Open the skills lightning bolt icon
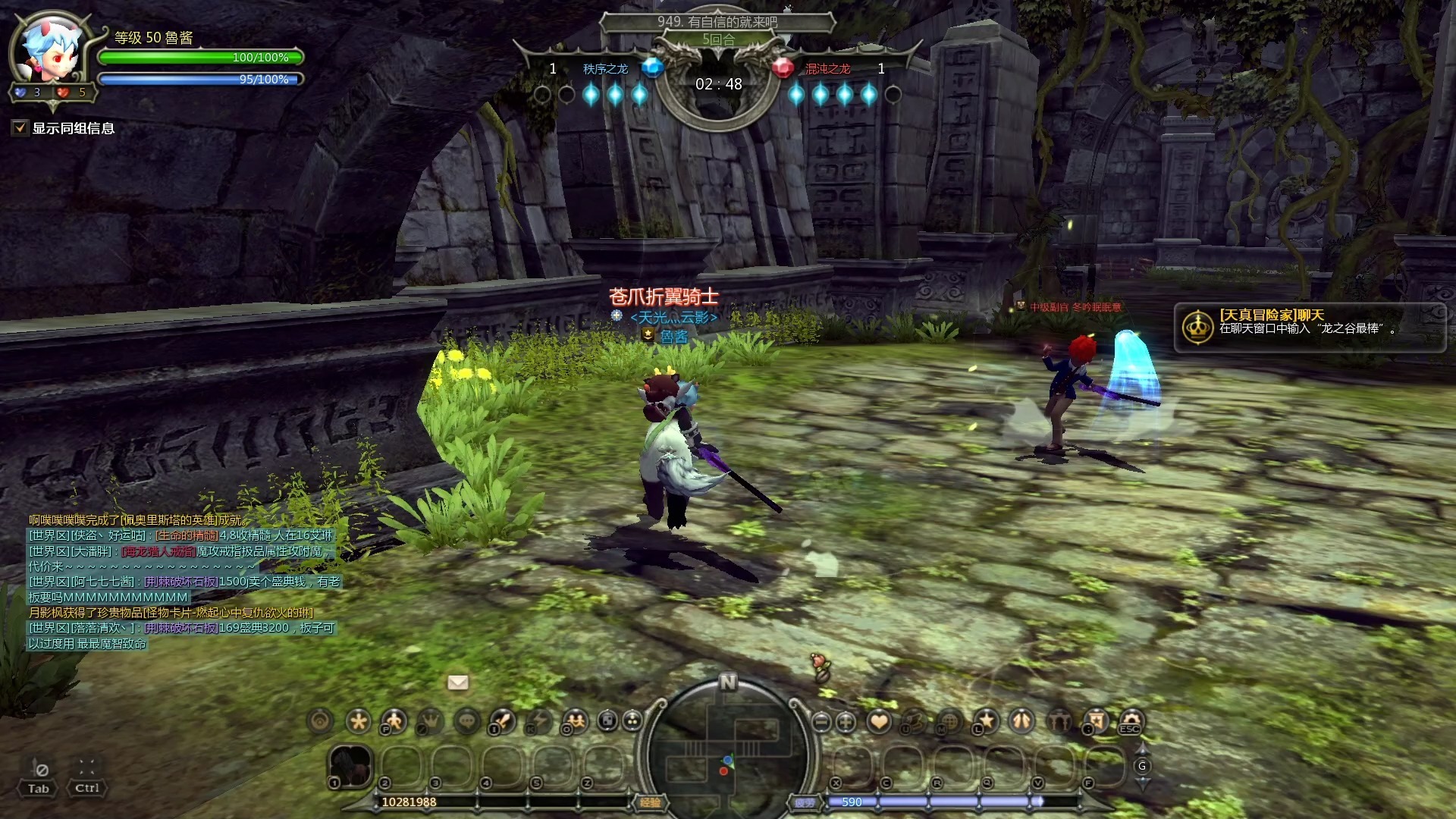Image resolution: width=1456 pixels, height=819 pixels. tap(539, 721)
